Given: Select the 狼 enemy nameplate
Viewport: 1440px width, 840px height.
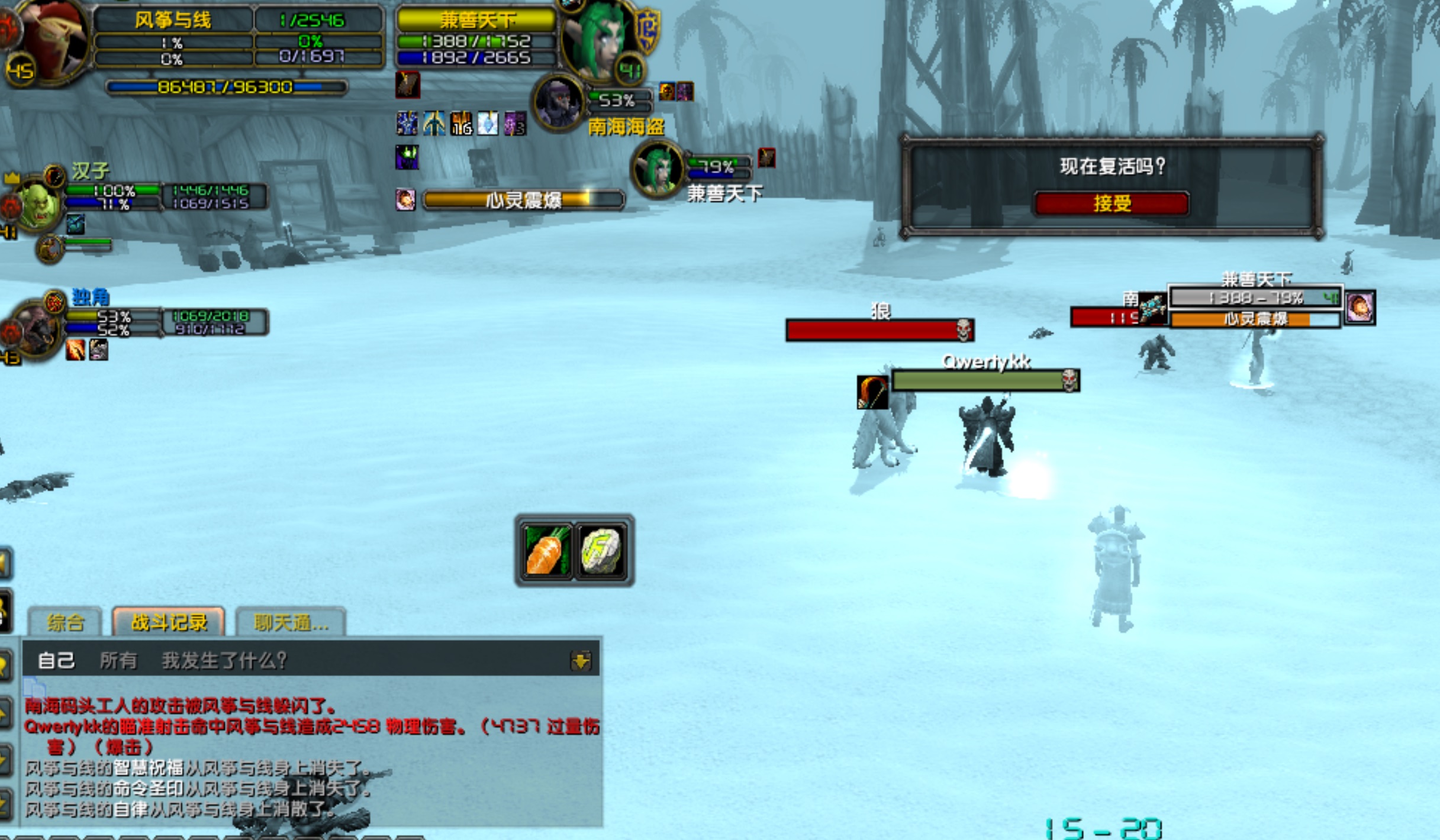Looking at the screenshot, I should point(880,330).
